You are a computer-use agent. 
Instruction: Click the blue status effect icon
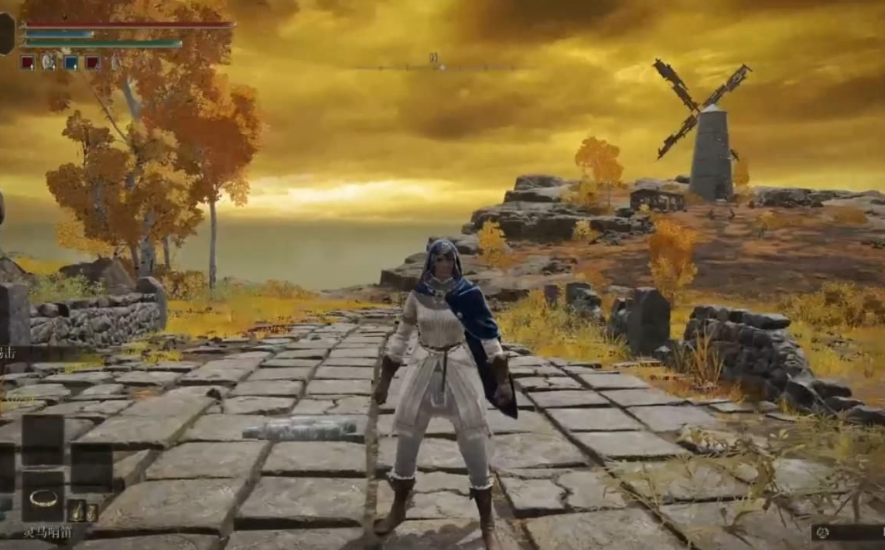coord(71,62)
